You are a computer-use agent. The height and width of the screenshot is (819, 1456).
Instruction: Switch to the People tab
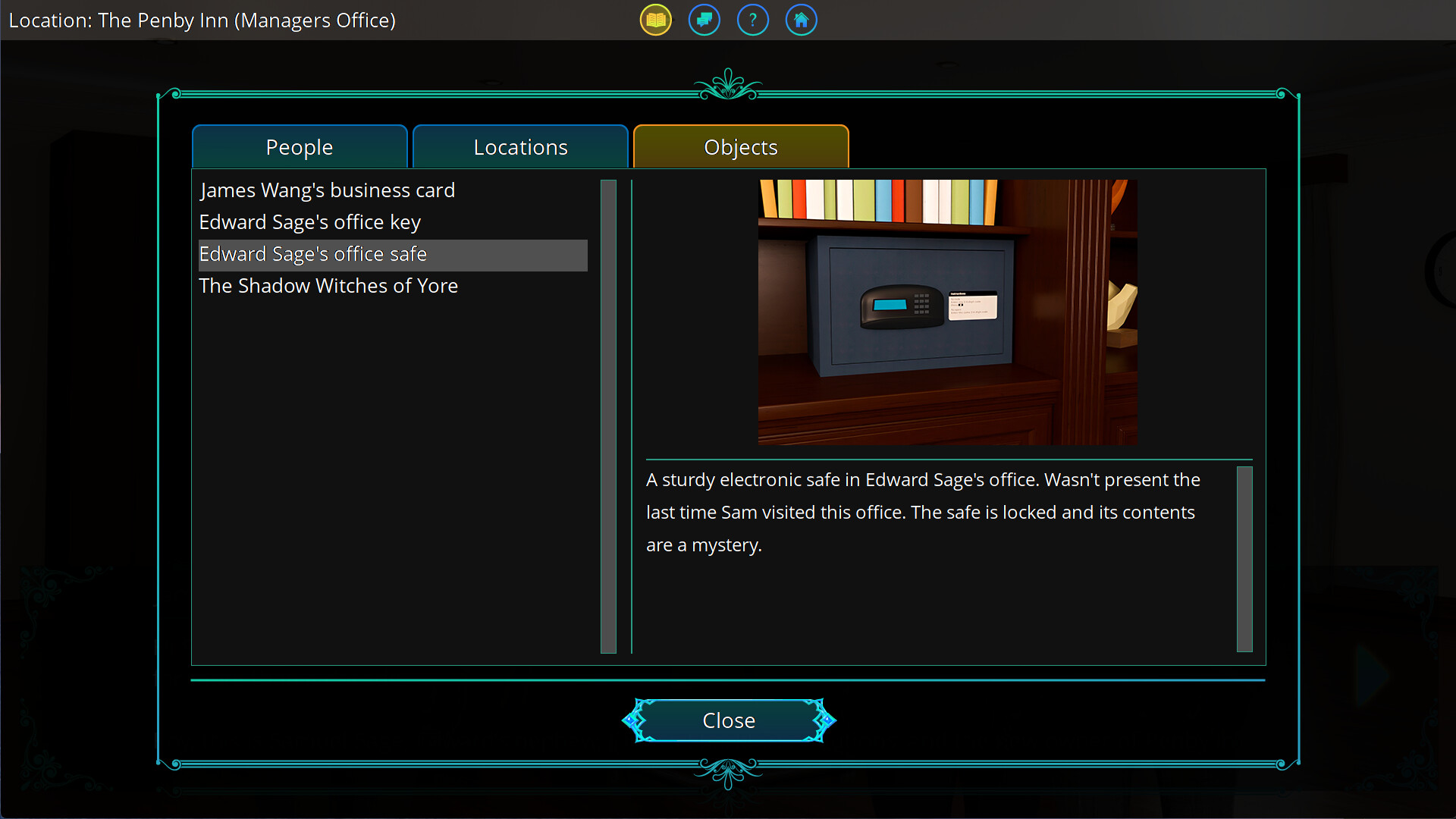tap(299, 146)
